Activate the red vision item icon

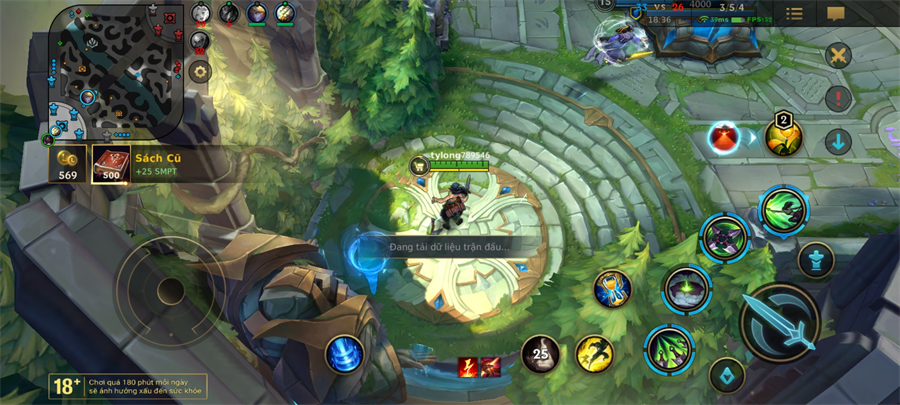[724, 138]
